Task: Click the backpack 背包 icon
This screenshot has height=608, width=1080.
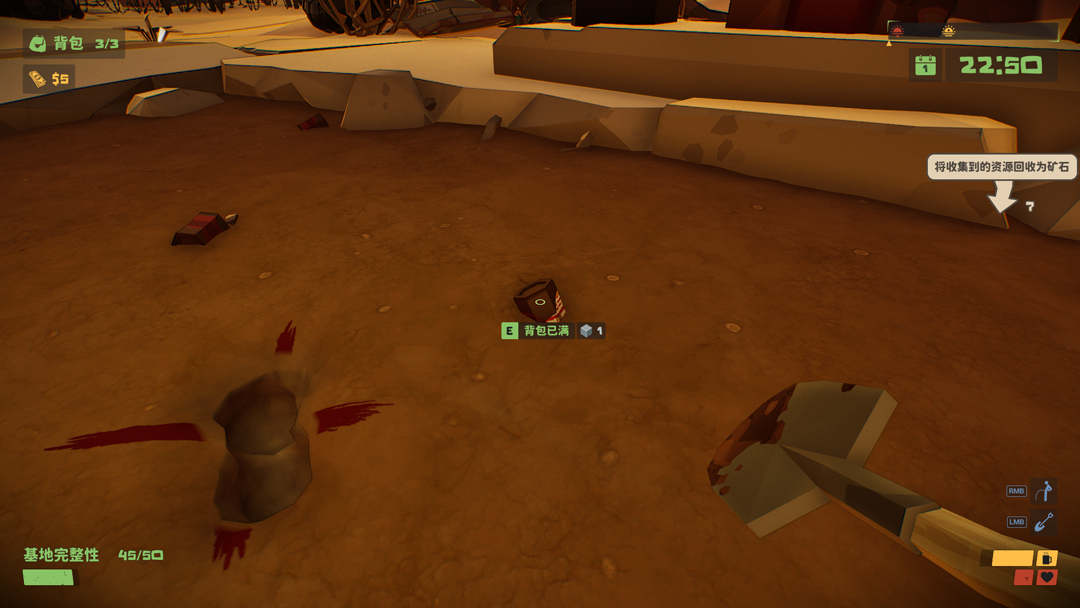Action: coord(38,43)
